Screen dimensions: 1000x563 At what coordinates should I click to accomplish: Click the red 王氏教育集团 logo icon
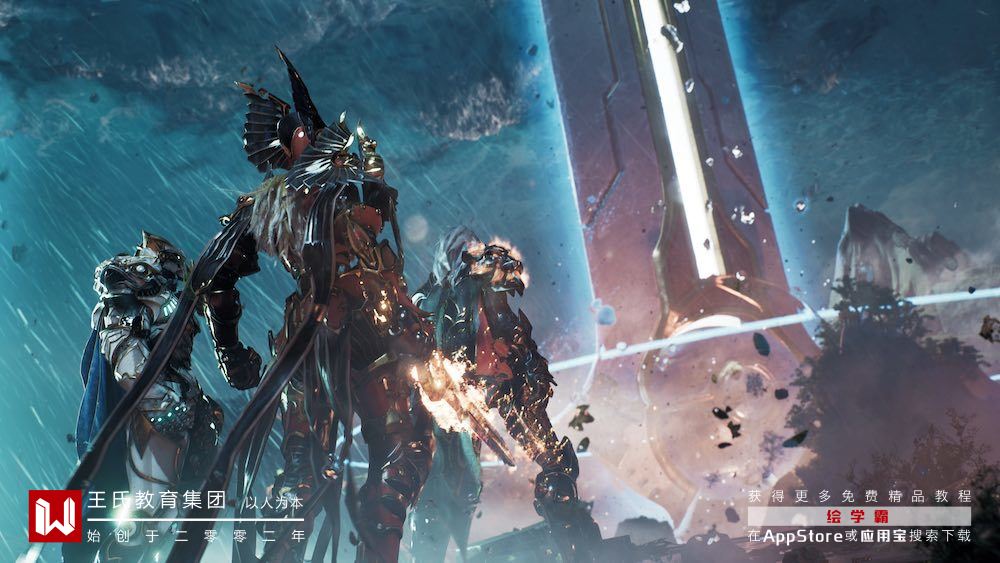pyautogui.click(x=54, y=516)
